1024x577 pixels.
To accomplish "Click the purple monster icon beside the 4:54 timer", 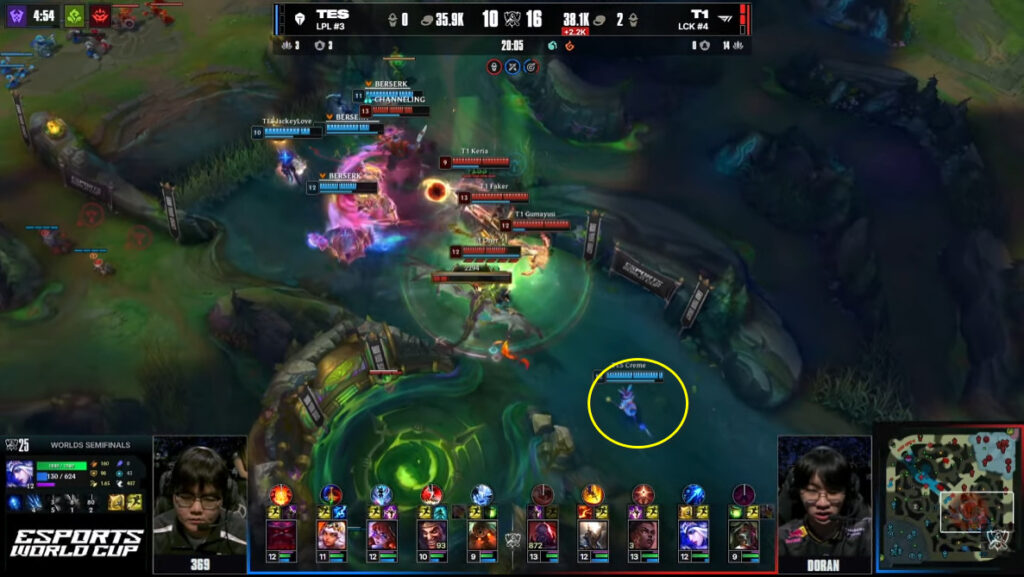I will (x=16, y=16).
